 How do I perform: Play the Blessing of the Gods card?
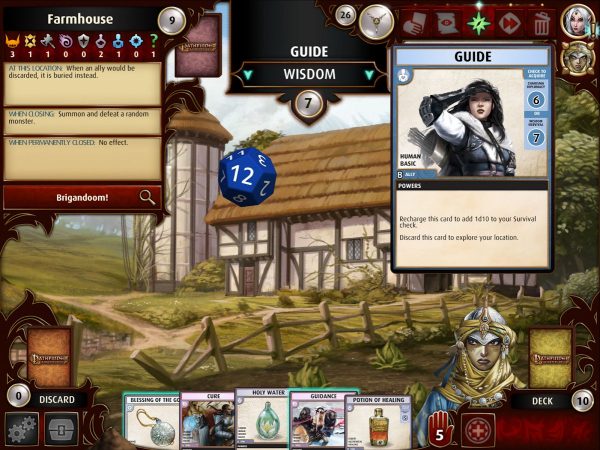point(151,420)
